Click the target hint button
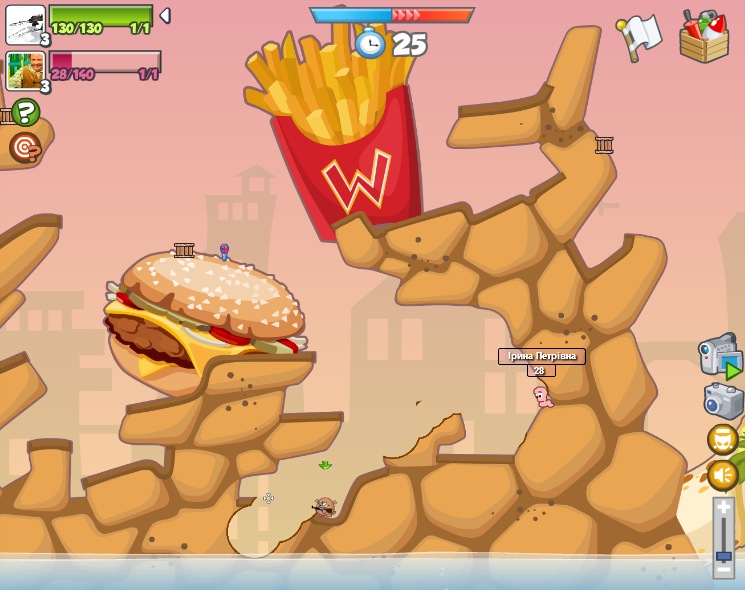Viewport: 745px width, 590px height. click(x=25, y=148)
